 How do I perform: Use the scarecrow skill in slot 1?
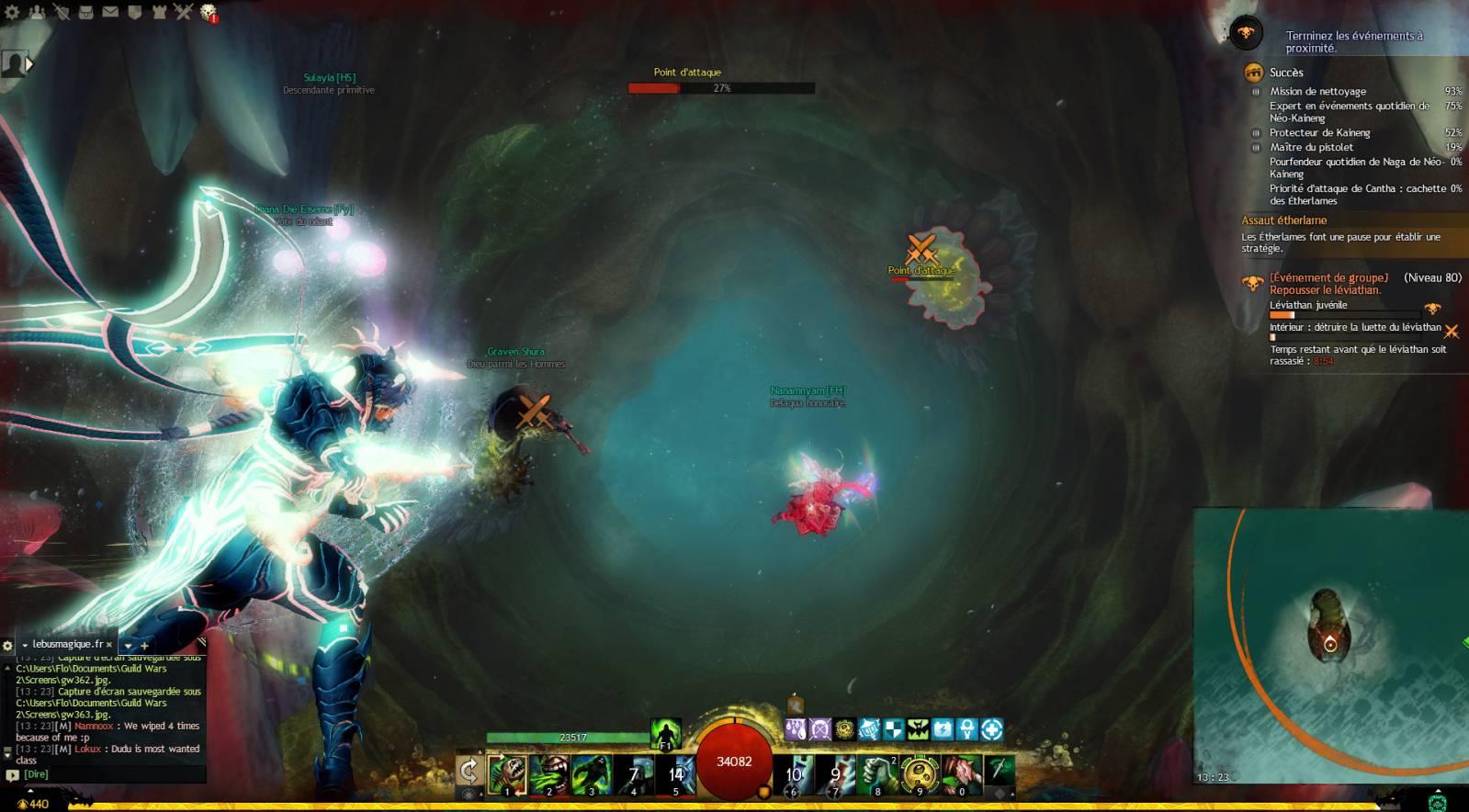click(507, 774)
